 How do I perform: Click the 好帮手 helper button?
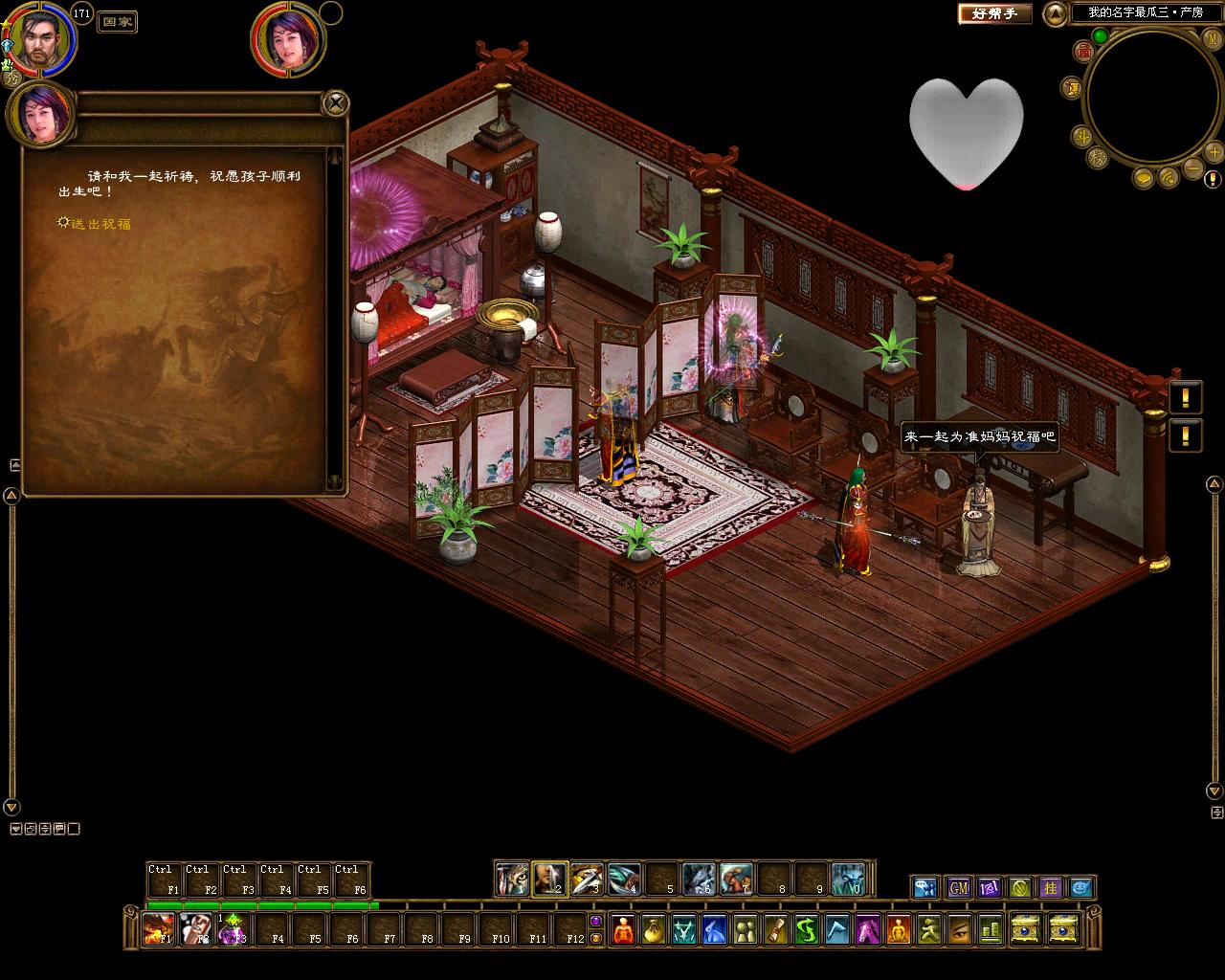click(994, 13)
